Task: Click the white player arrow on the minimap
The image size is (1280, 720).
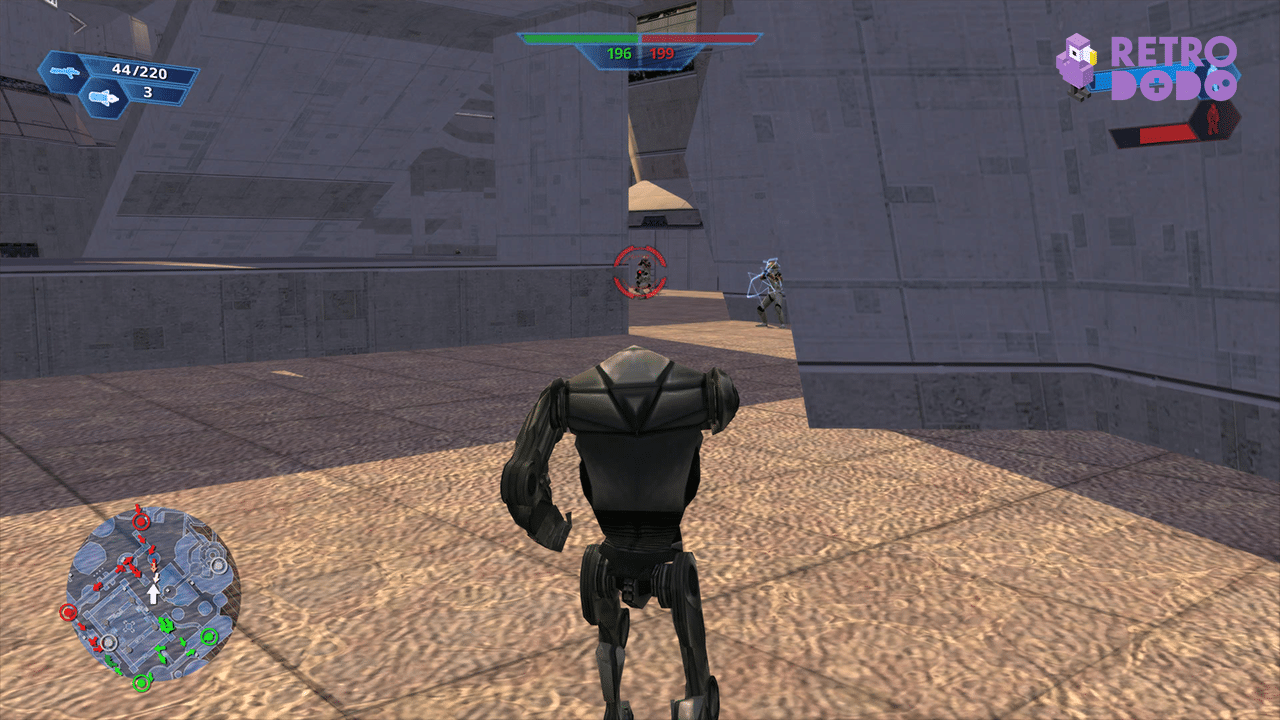Action: click(154, 593)
